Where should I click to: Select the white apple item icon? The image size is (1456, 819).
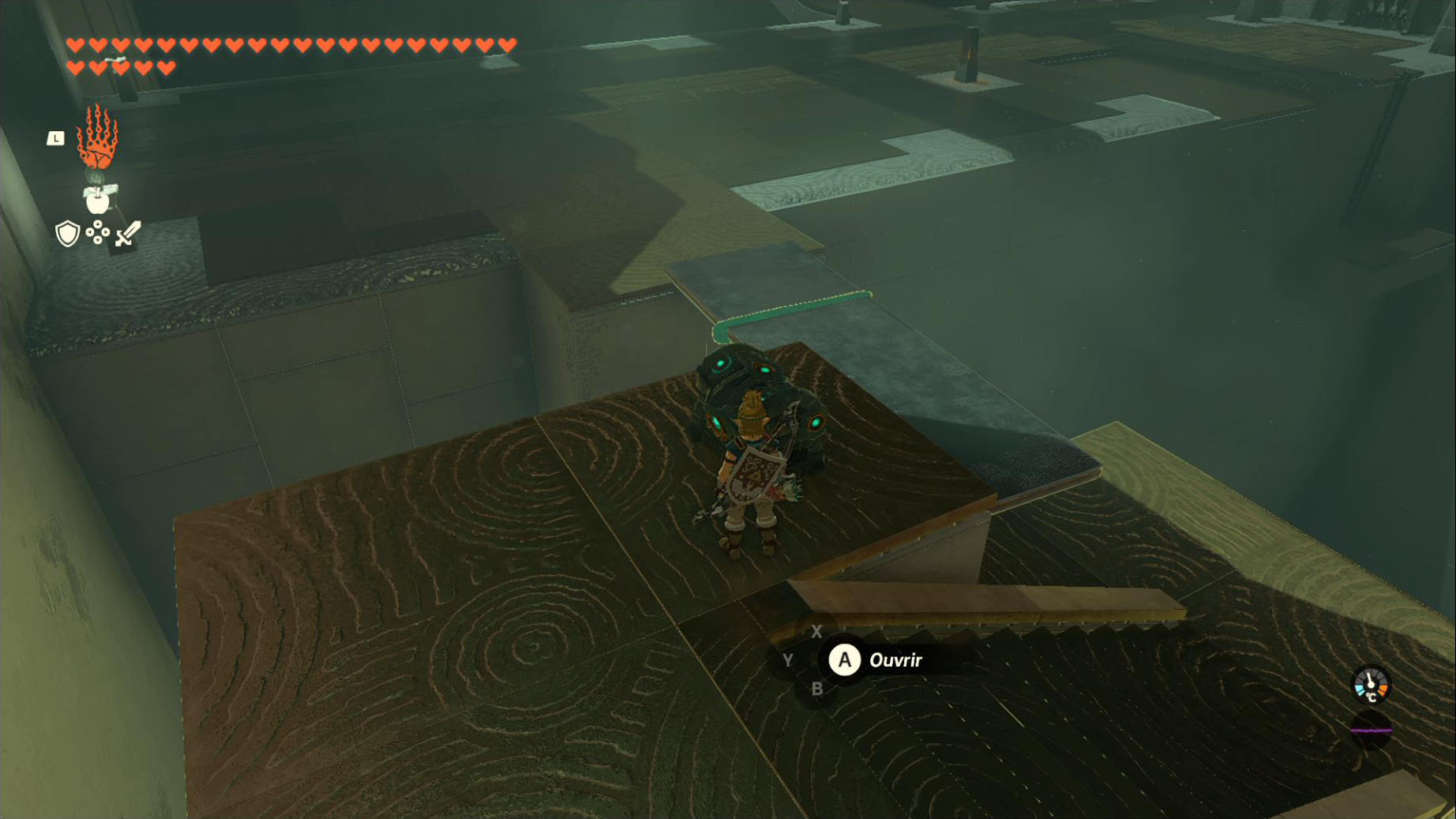(98, 200)
